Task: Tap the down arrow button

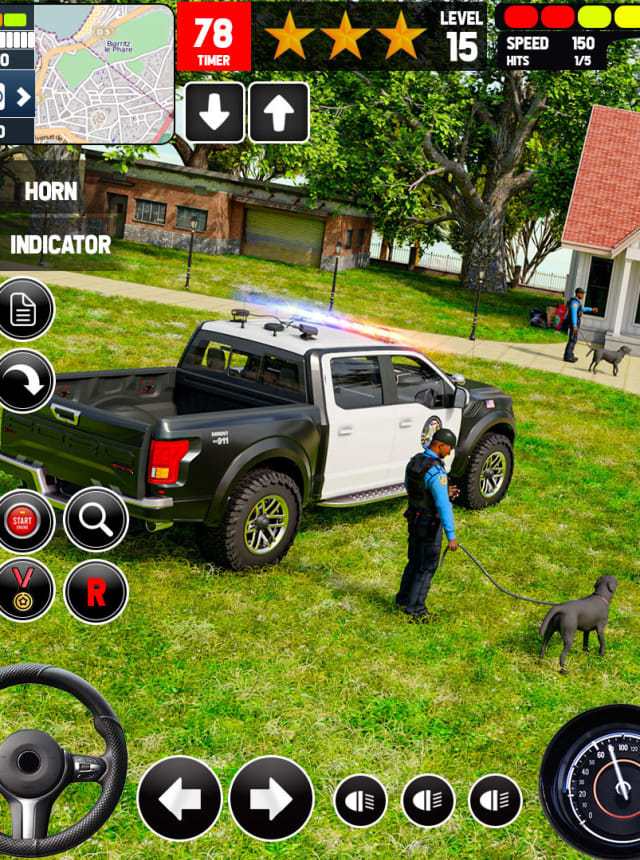Action: point(214,112)
